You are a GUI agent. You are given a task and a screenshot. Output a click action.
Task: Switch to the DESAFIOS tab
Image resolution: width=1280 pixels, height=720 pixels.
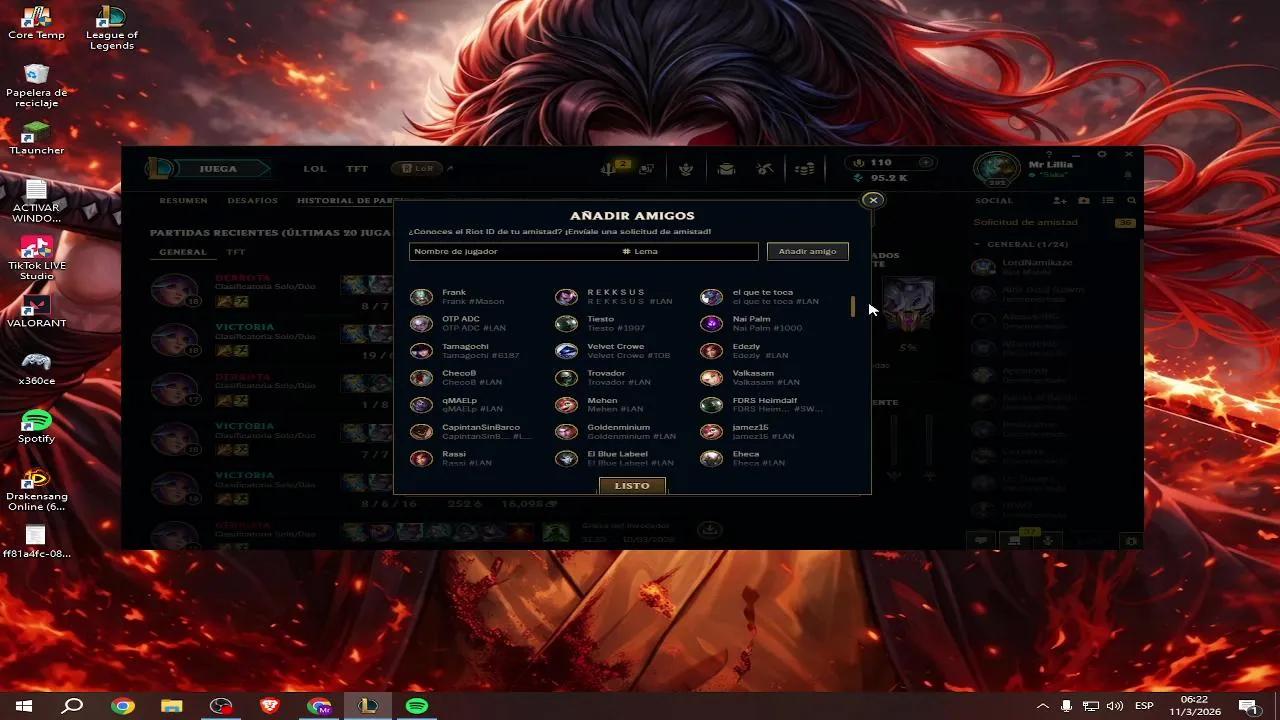pyautogui.click(x=253, y=200)
